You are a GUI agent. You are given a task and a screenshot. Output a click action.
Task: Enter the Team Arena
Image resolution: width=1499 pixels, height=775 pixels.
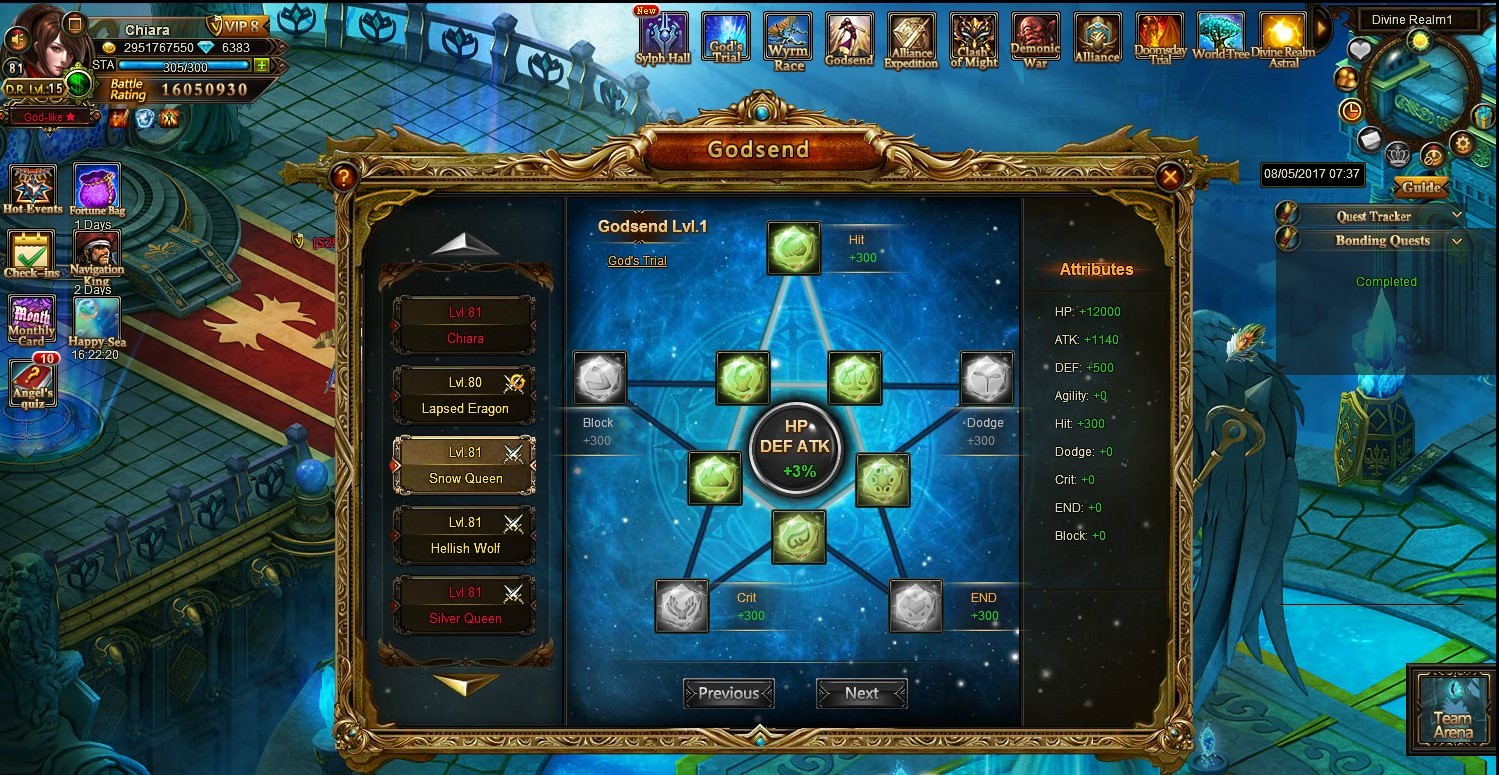[x=1451, y=709]
